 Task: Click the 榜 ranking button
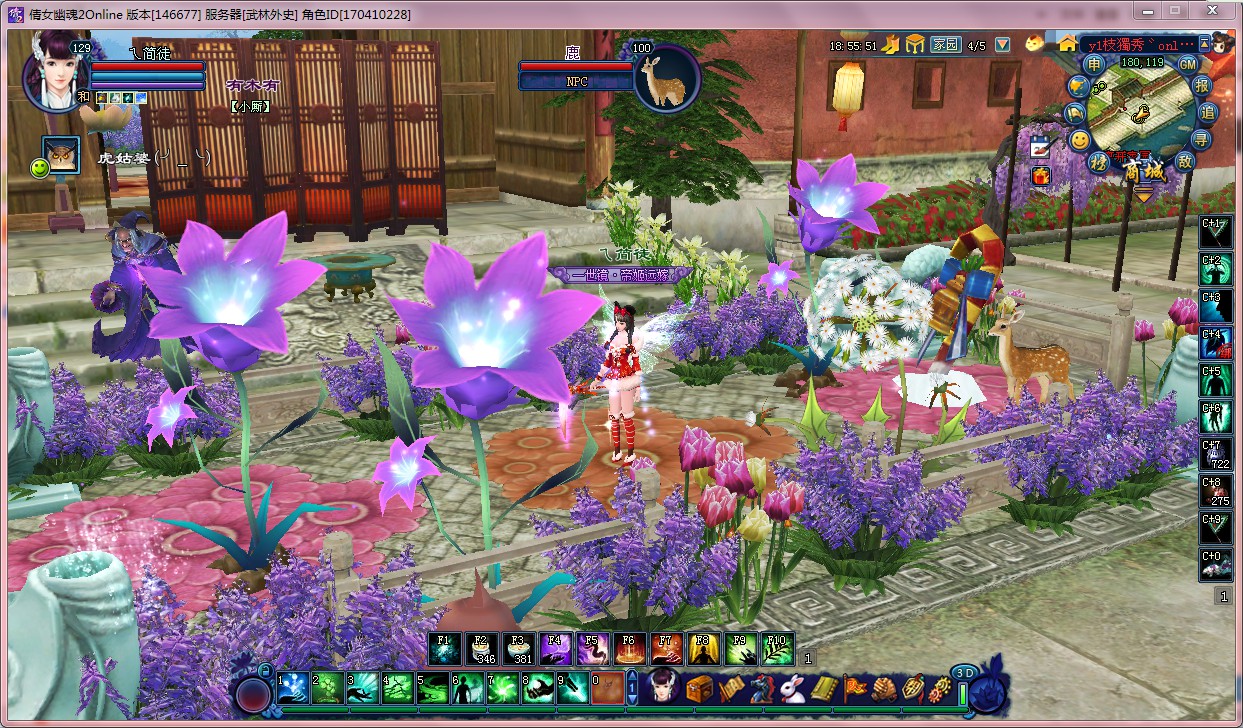coord(1099,162)
